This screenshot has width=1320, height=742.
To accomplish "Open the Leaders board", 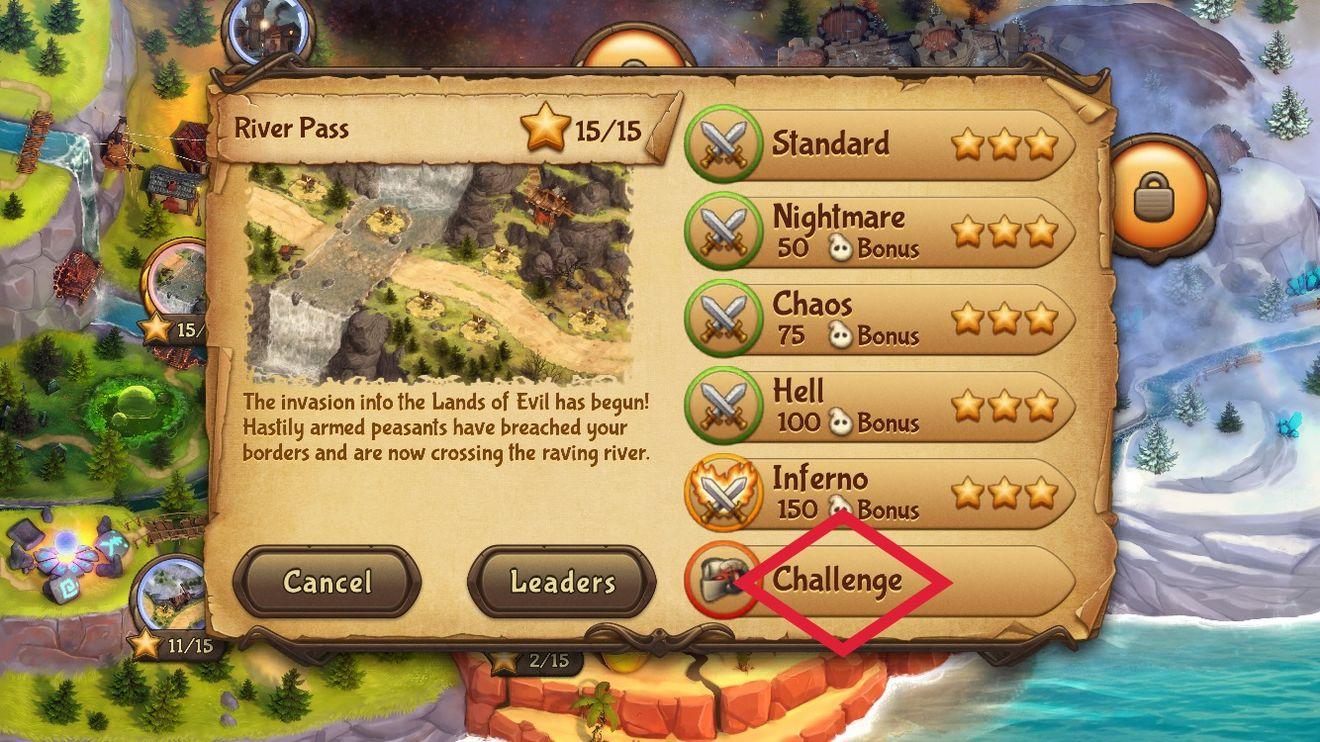I will coord(562,581).
